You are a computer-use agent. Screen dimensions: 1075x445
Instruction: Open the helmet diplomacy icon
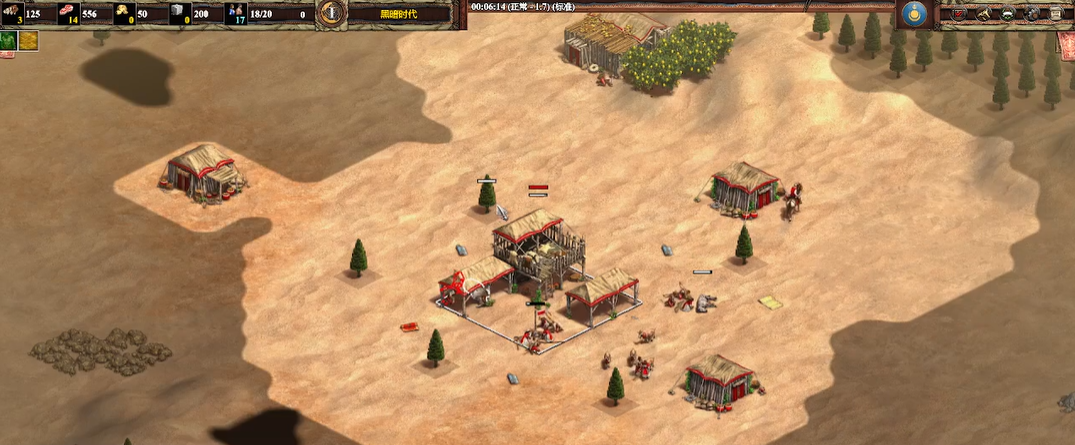(1009, 14)
